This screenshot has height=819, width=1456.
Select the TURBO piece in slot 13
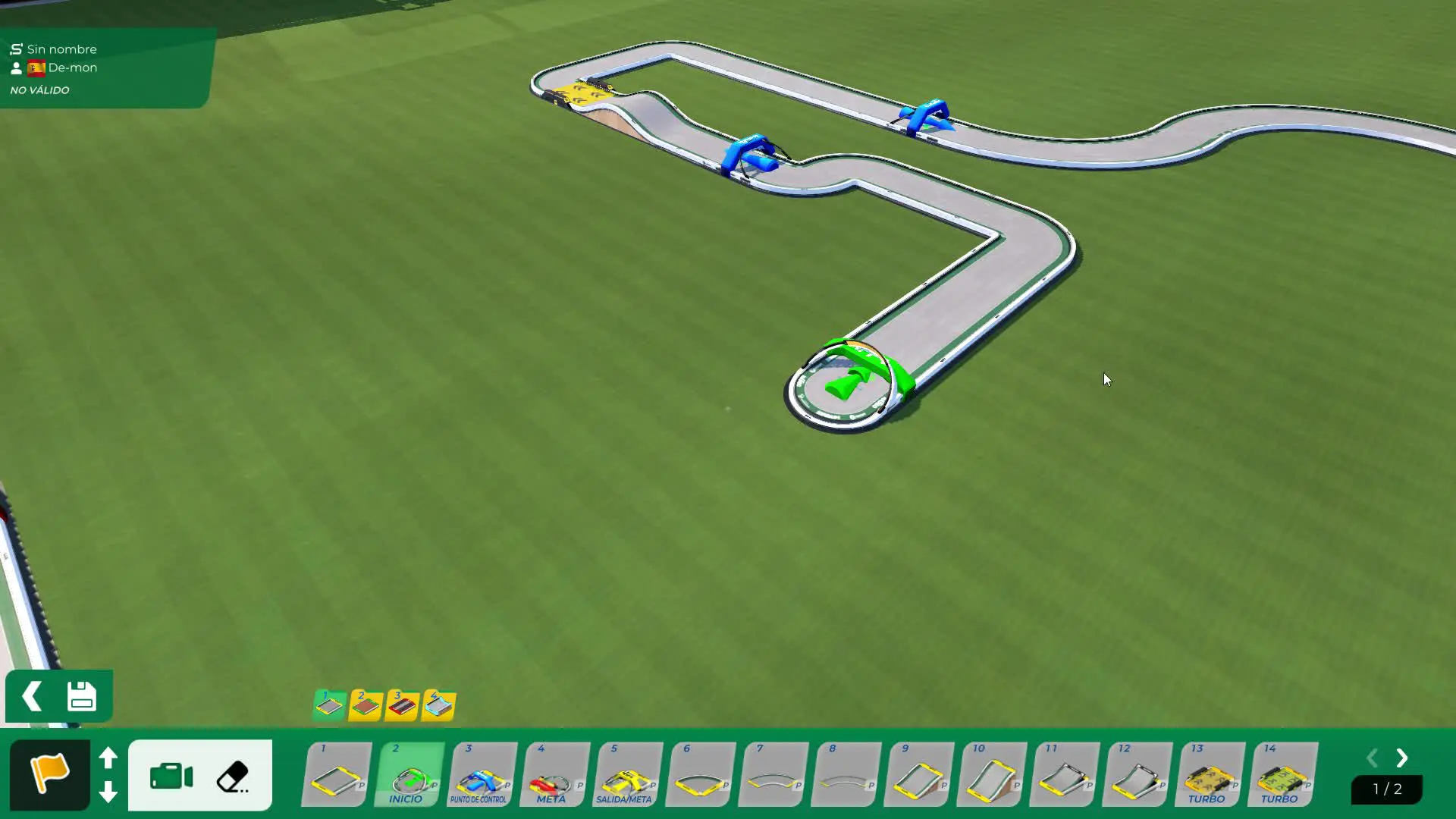tap(1210, 776)
